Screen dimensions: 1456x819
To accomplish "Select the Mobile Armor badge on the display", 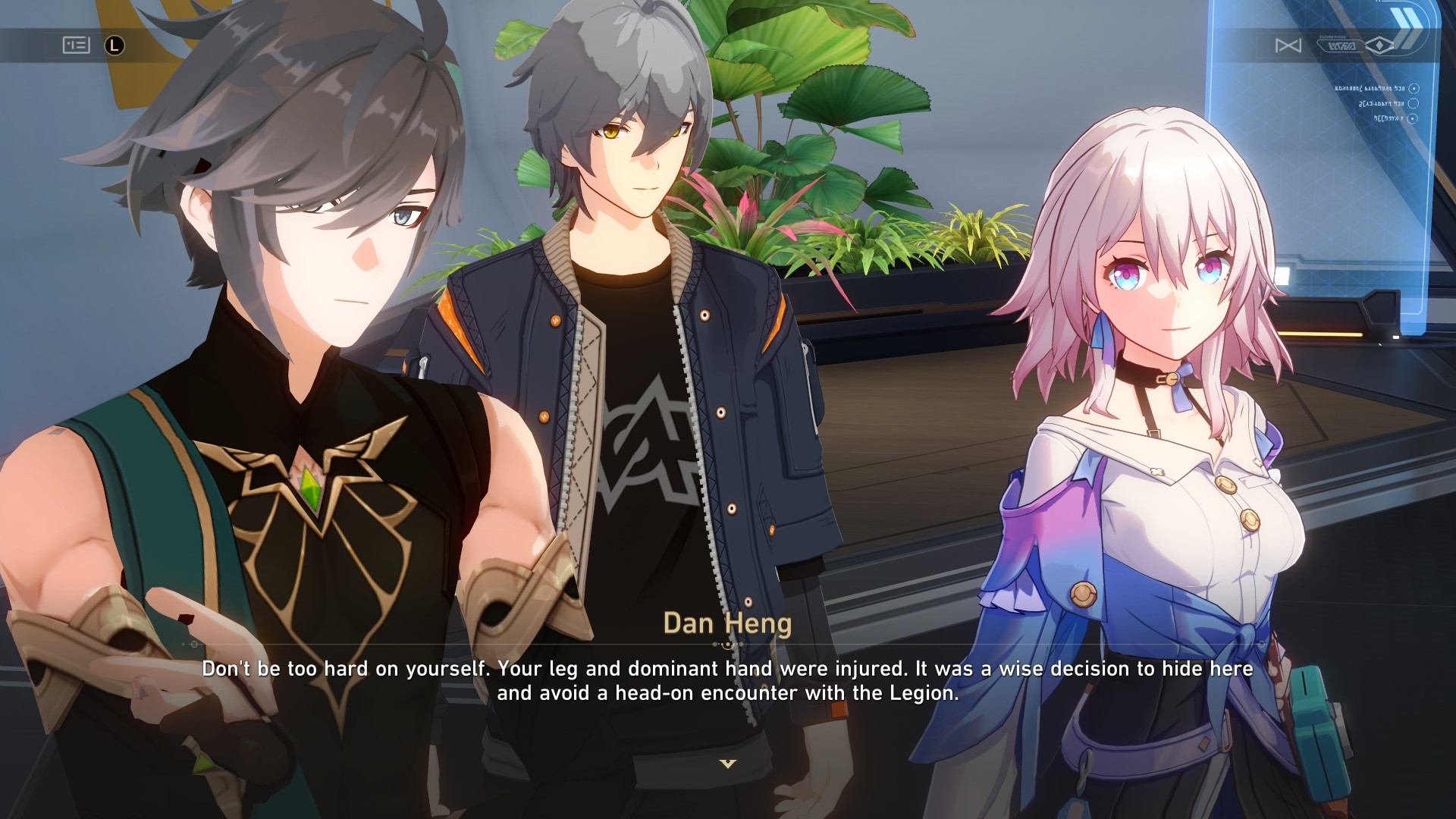I will pos(1341,44).
